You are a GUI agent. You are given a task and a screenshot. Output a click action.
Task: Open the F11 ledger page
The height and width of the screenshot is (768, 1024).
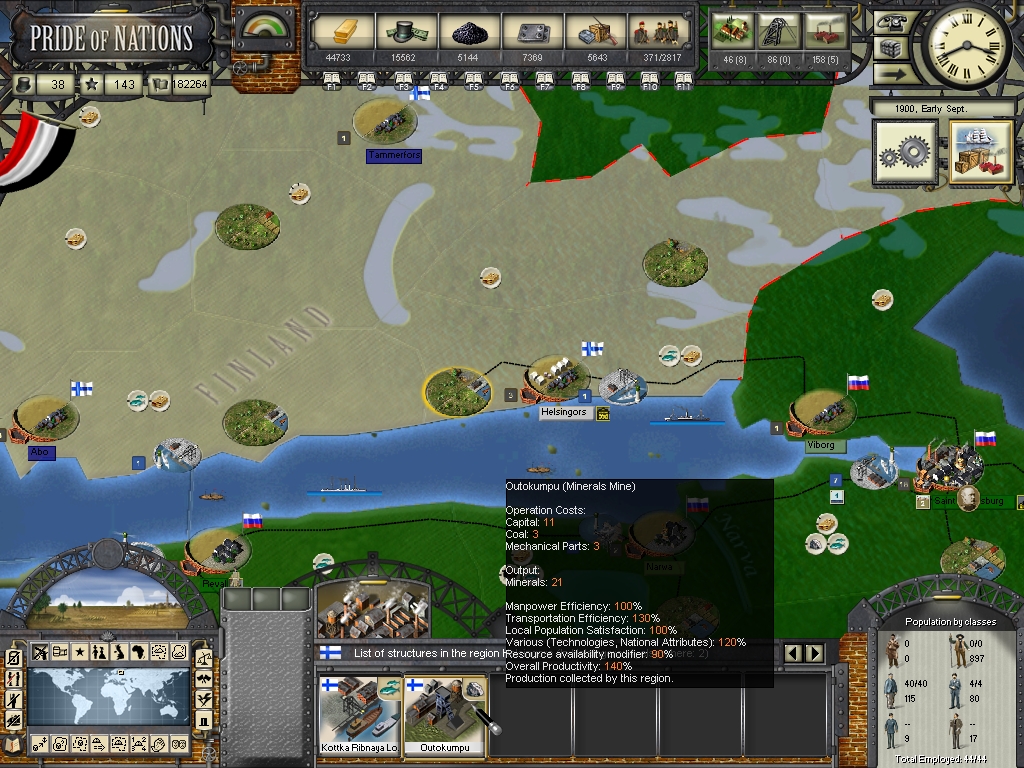(684, 79)
